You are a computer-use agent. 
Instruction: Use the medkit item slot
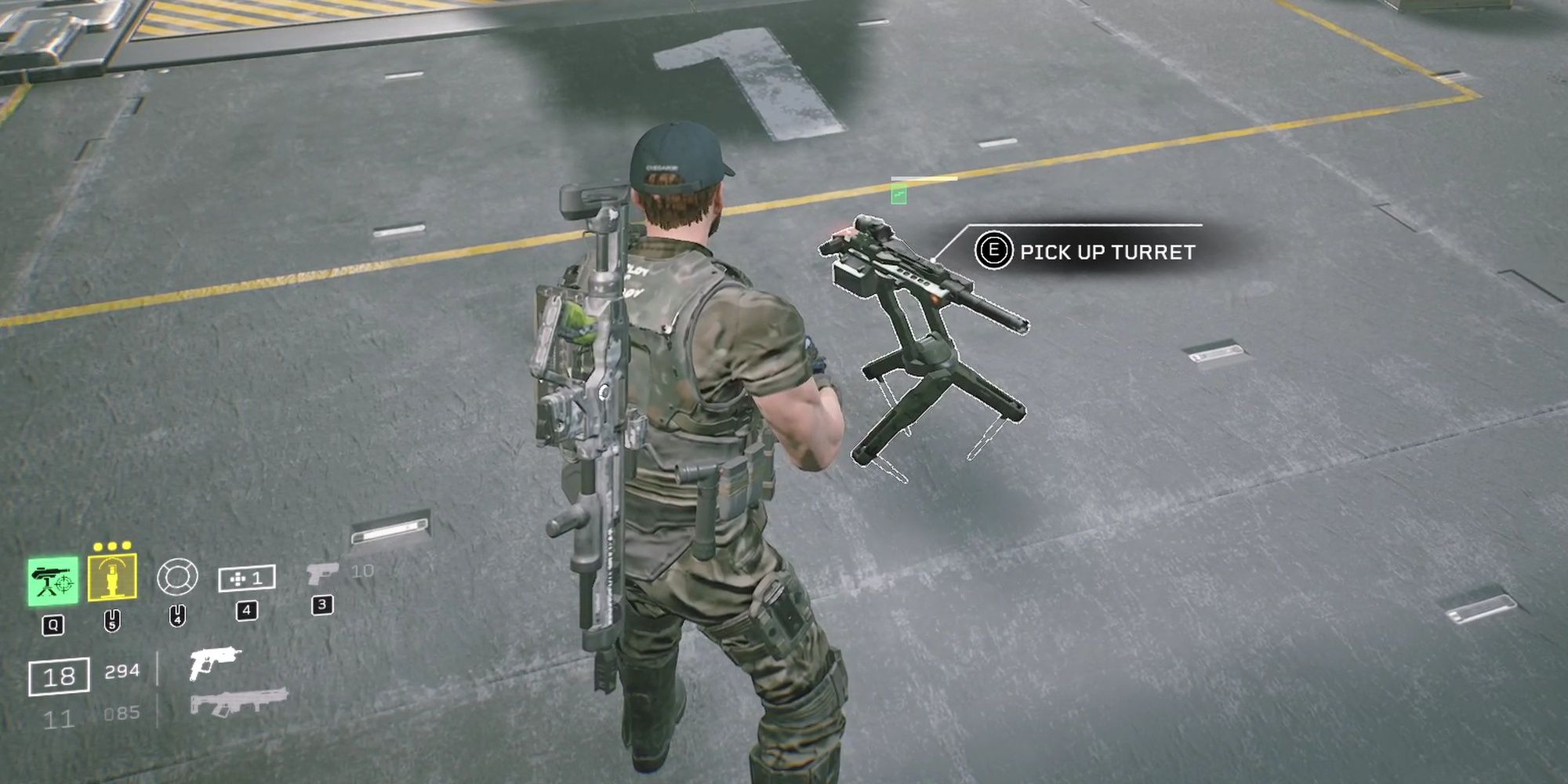point(246,579)
